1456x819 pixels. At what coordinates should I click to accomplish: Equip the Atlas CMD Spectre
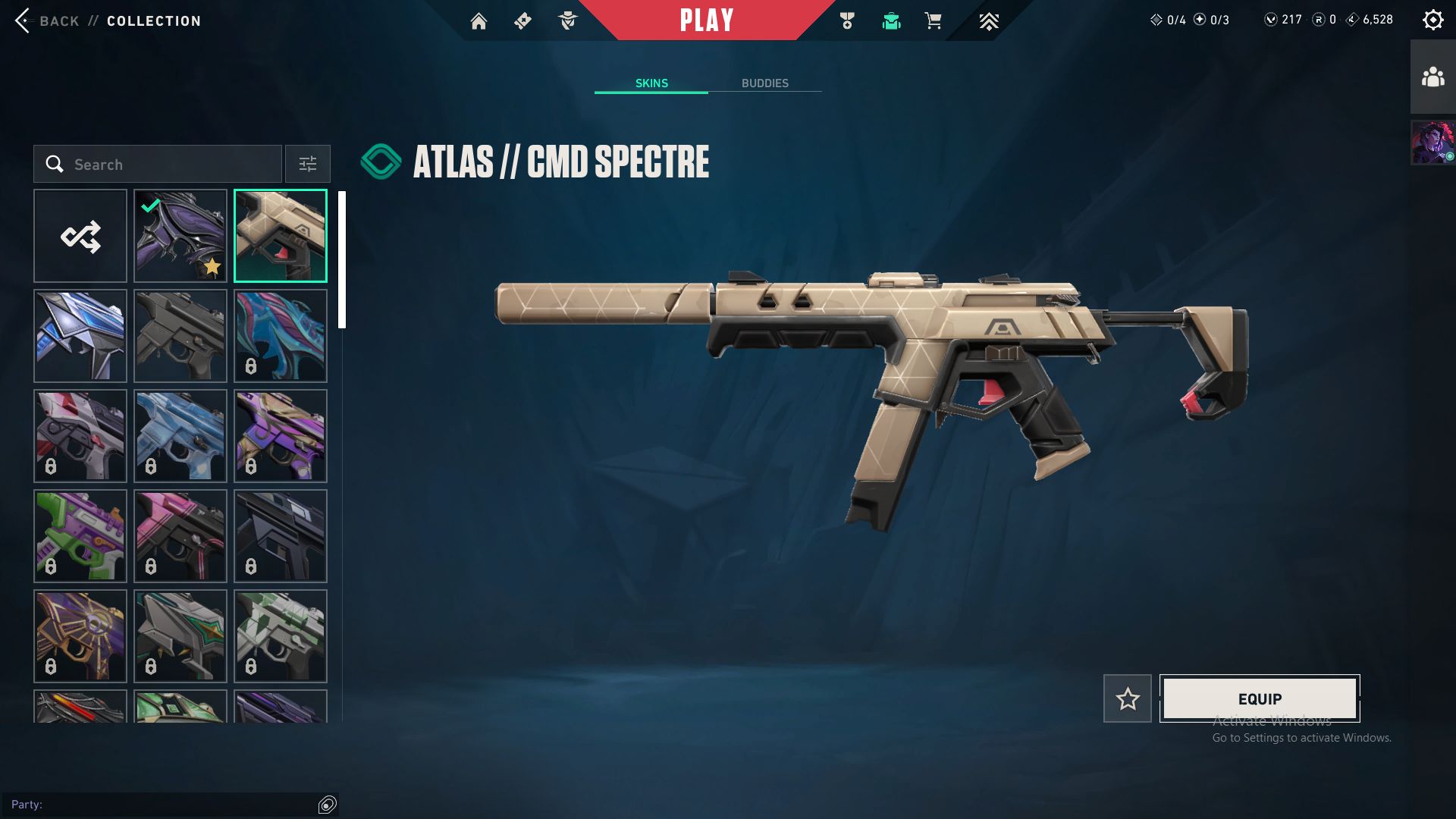pyautogui.click(x=1260, y=698)
